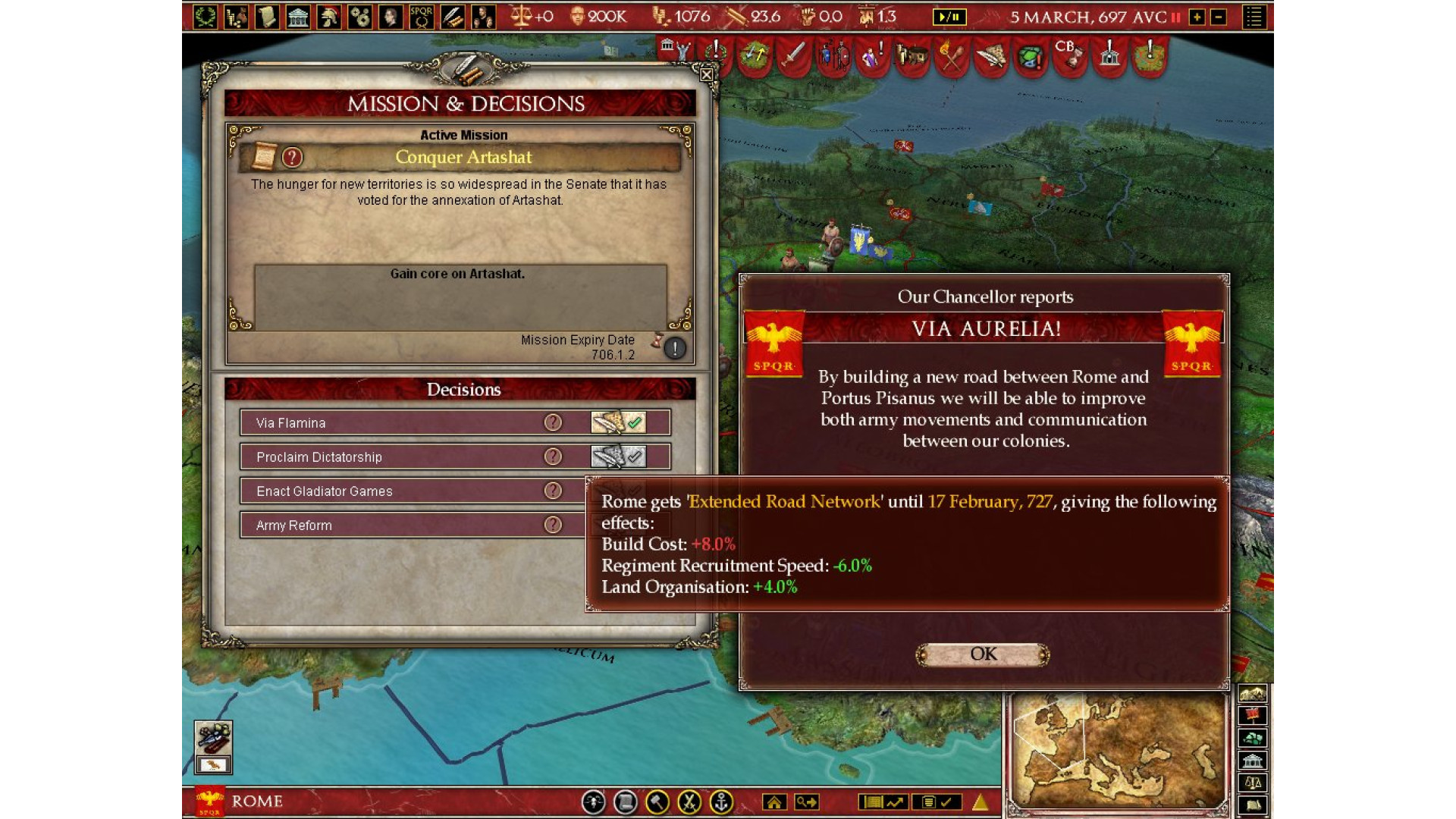1456x819 pixels.
Task: Show help for Army Reform decision
Action: [553, 525]
